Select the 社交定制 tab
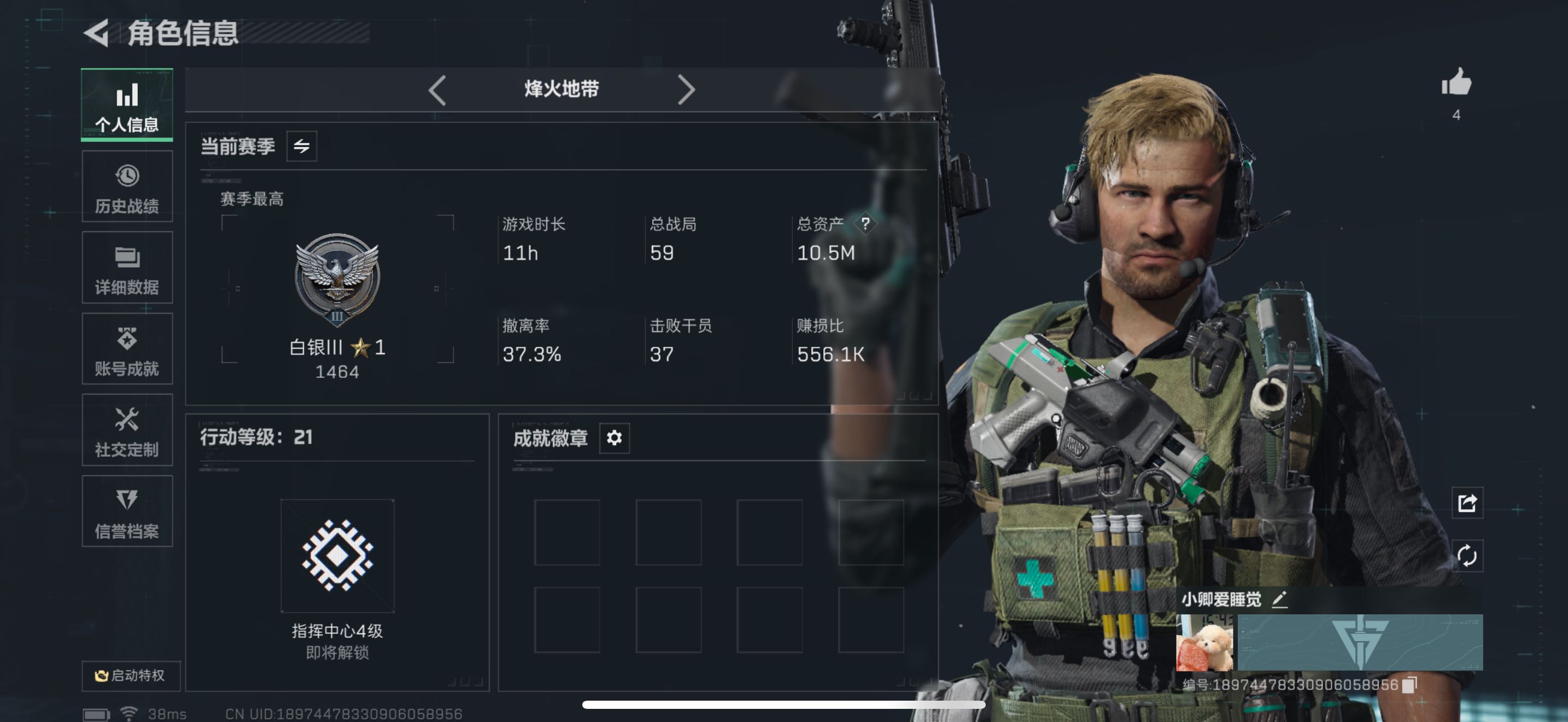This screenshot has width=1568, height=722. tap(127, 430)
